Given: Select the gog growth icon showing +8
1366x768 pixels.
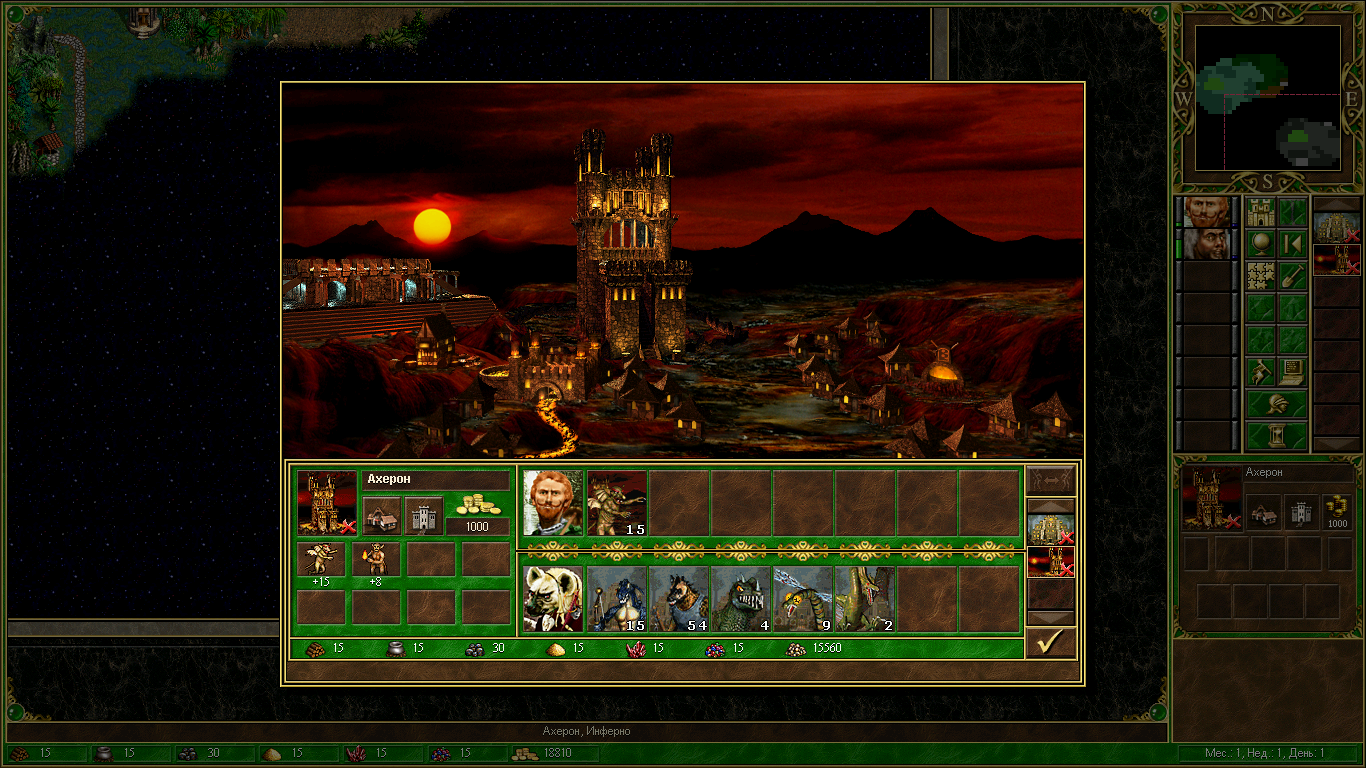Looking at the screenshot, I should click(x=375, y=560).
